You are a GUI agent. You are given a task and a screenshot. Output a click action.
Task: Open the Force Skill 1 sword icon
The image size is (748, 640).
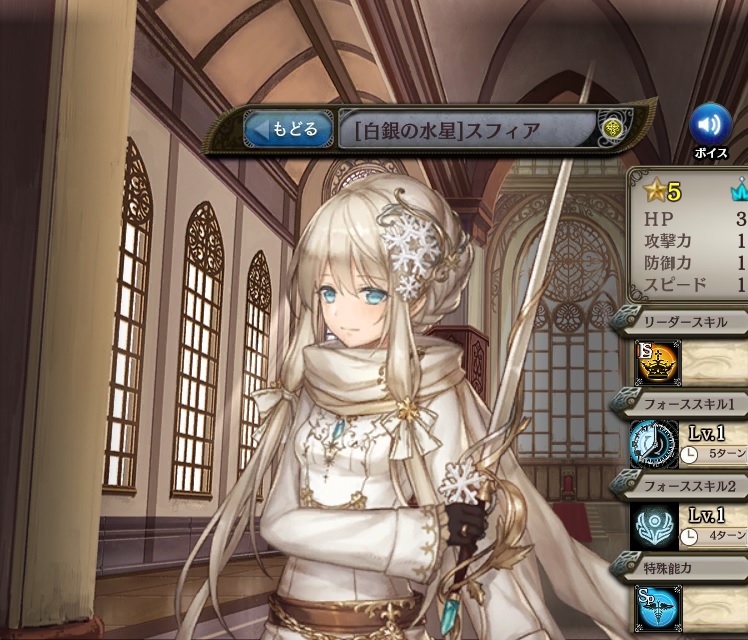[x=653, y=445]
